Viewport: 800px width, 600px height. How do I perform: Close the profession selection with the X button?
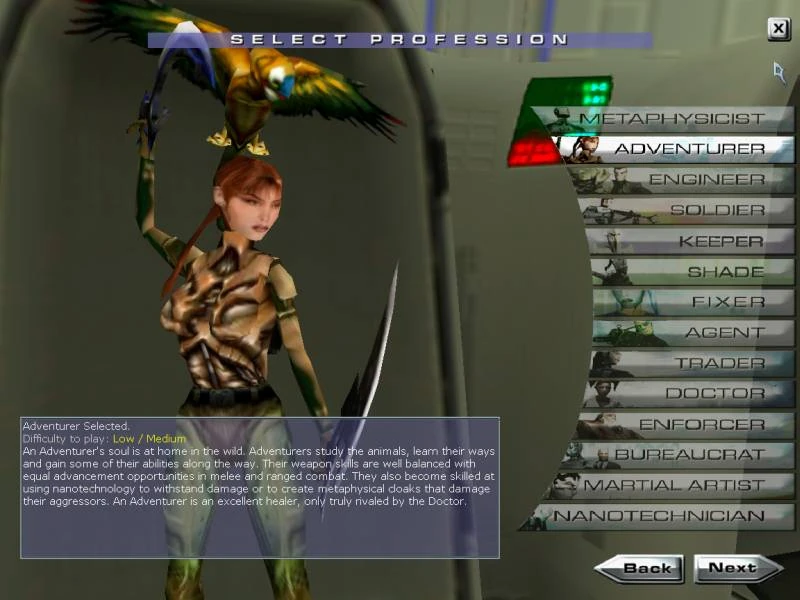click(778, 29)
